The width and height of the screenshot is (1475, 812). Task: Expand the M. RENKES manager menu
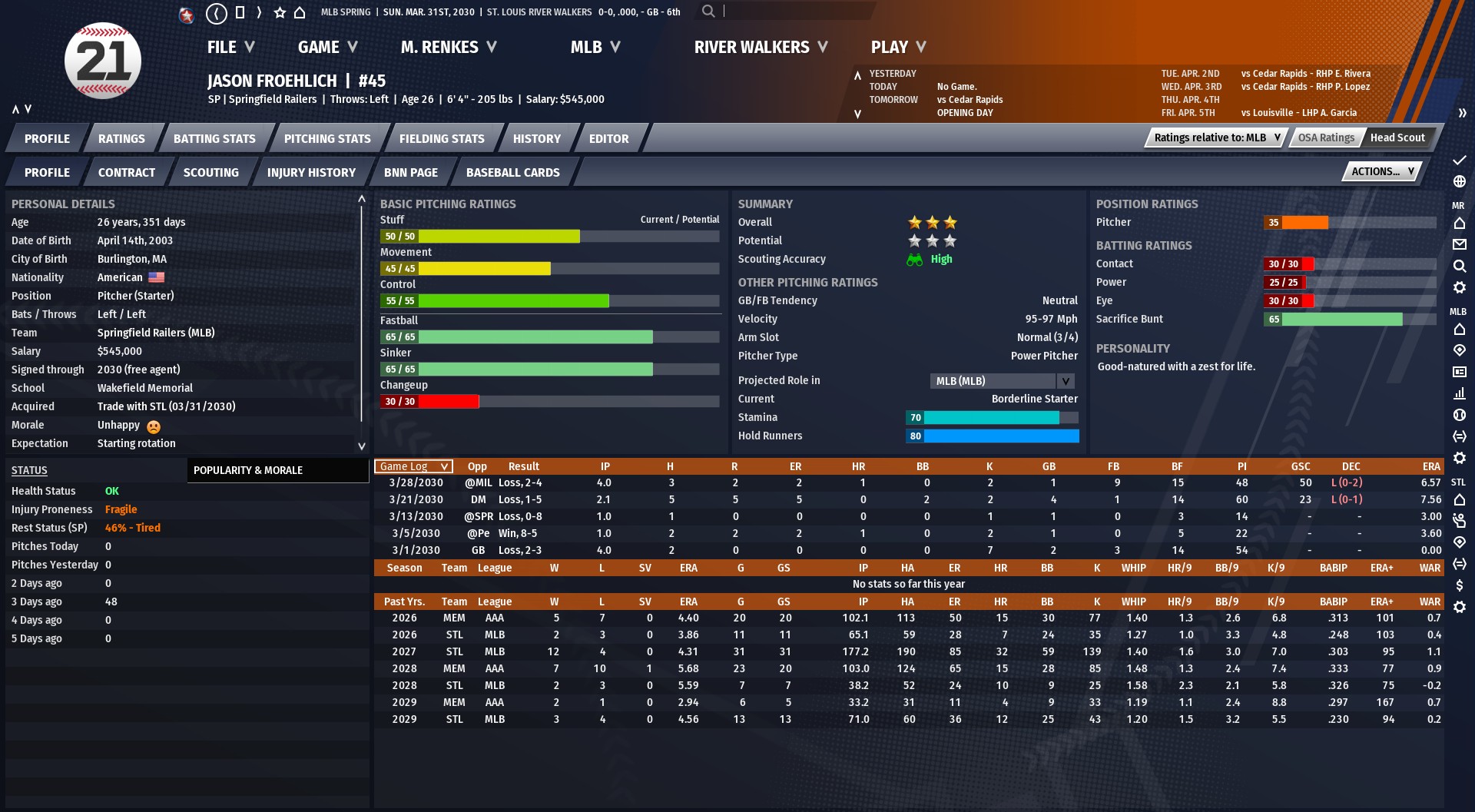448,48
